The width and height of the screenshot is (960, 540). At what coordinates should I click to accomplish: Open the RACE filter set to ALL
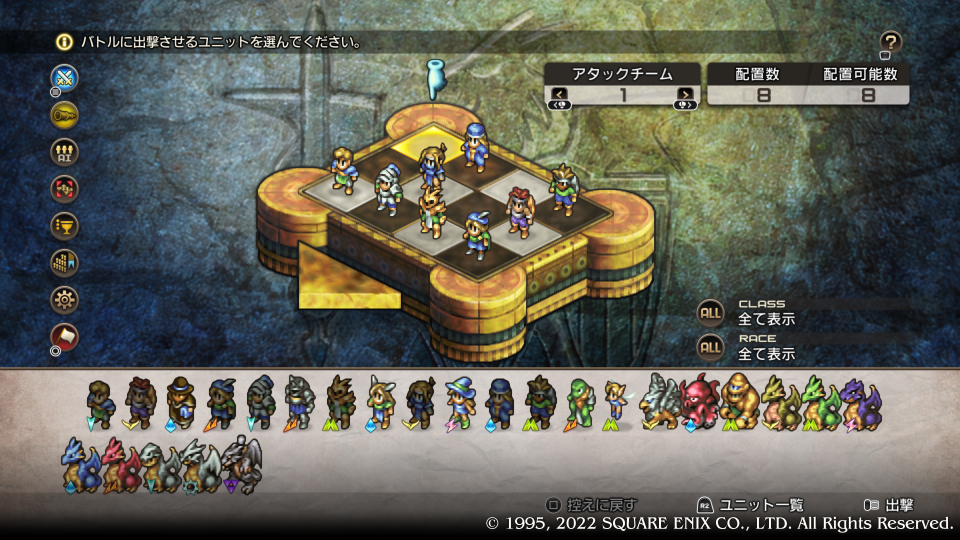[x=711, y=347]
